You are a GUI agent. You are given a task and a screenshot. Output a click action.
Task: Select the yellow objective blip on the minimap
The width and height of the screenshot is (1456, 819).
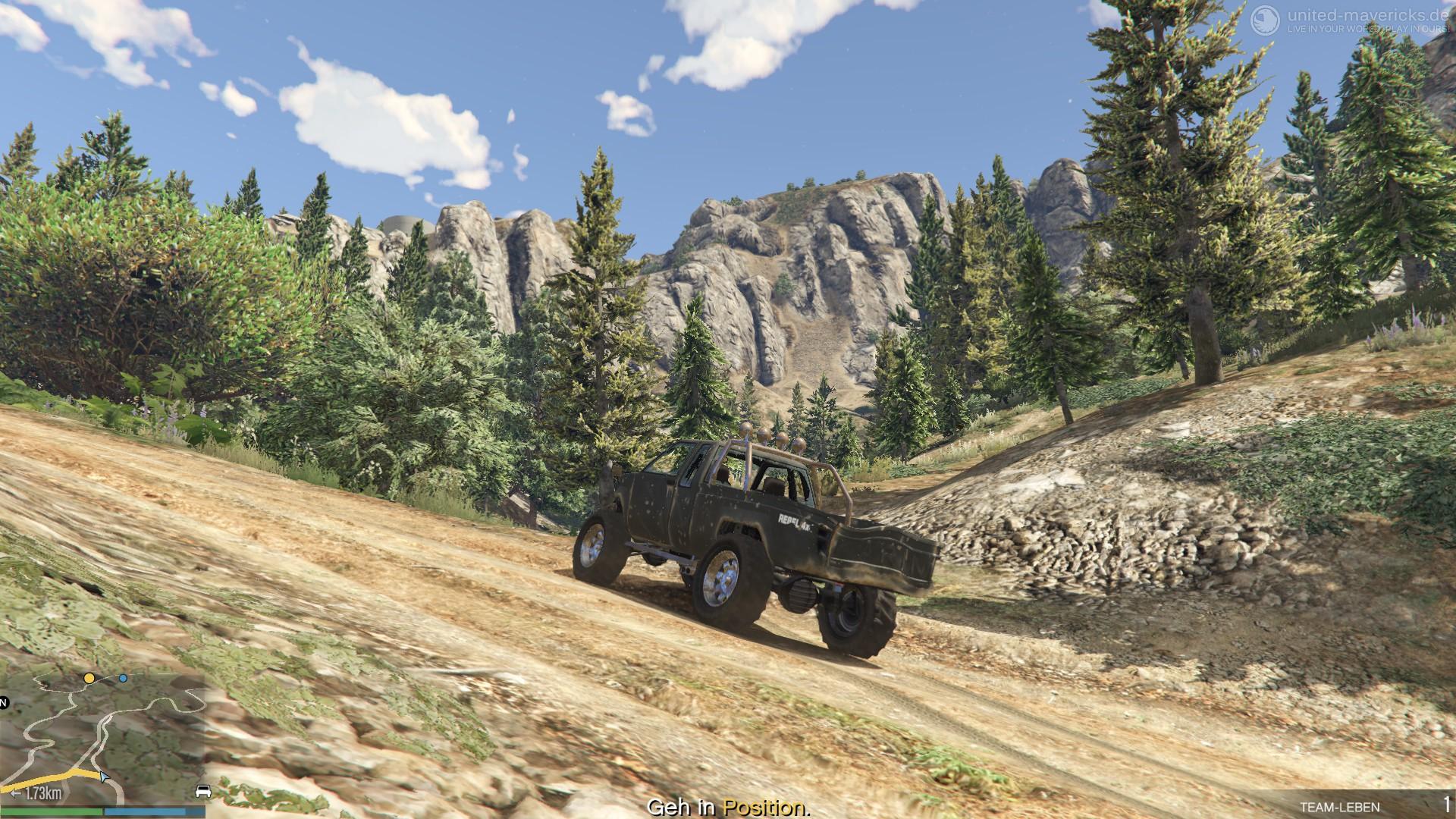tap(89, 677)
